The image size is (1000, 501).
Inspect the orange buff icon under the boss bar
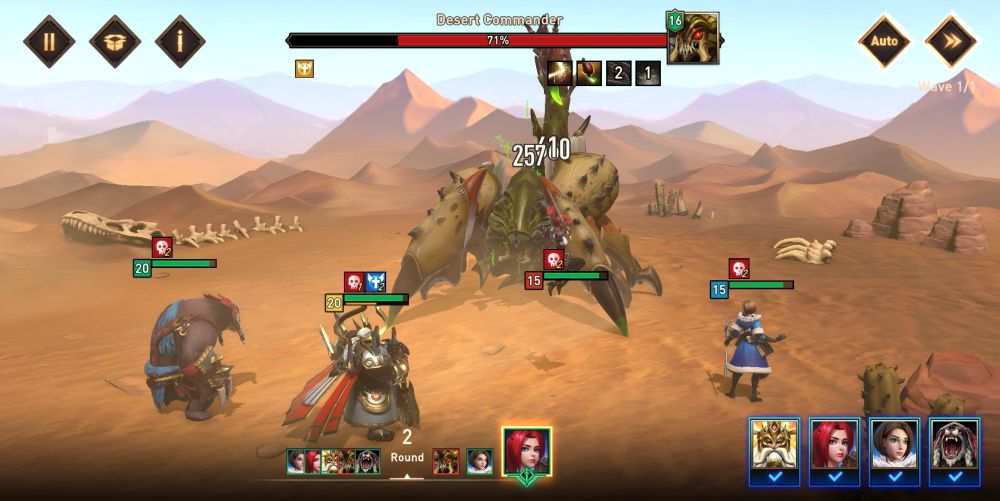pyautogui.click(x=304, y=69)
